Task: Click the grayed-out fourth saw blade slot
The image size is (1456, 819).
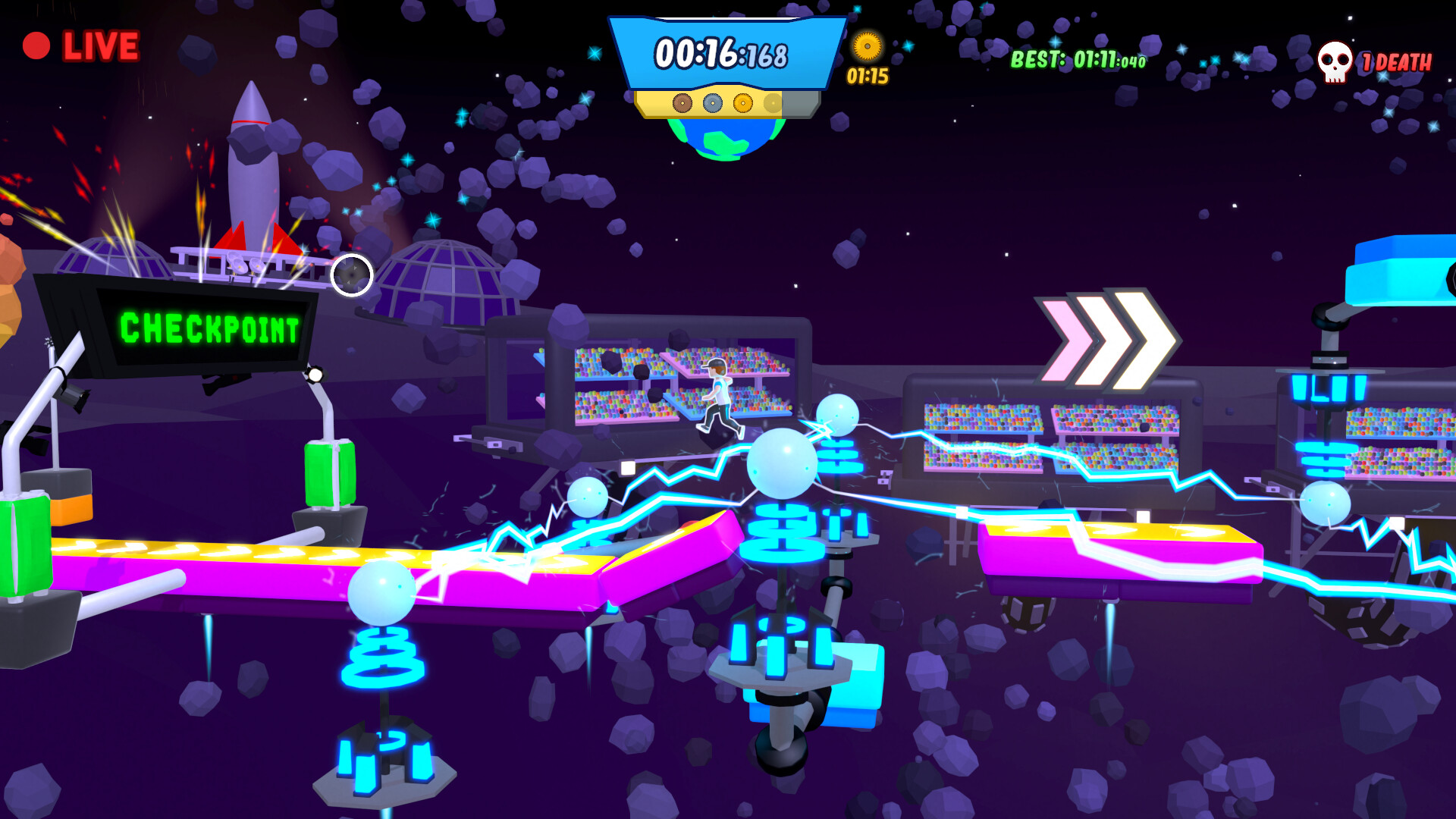Action: (773, 102)
